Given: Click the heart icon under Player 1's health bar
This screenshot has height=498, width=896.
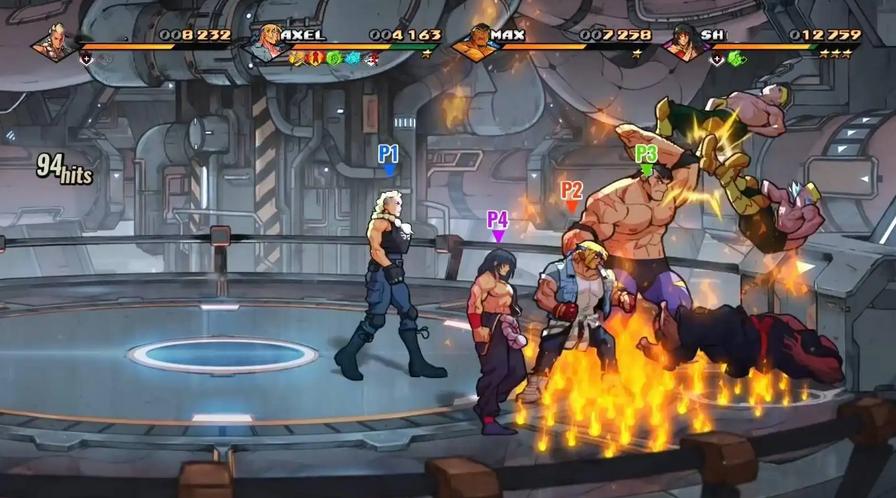Looking at the screenshot, I should click(87, 59).
